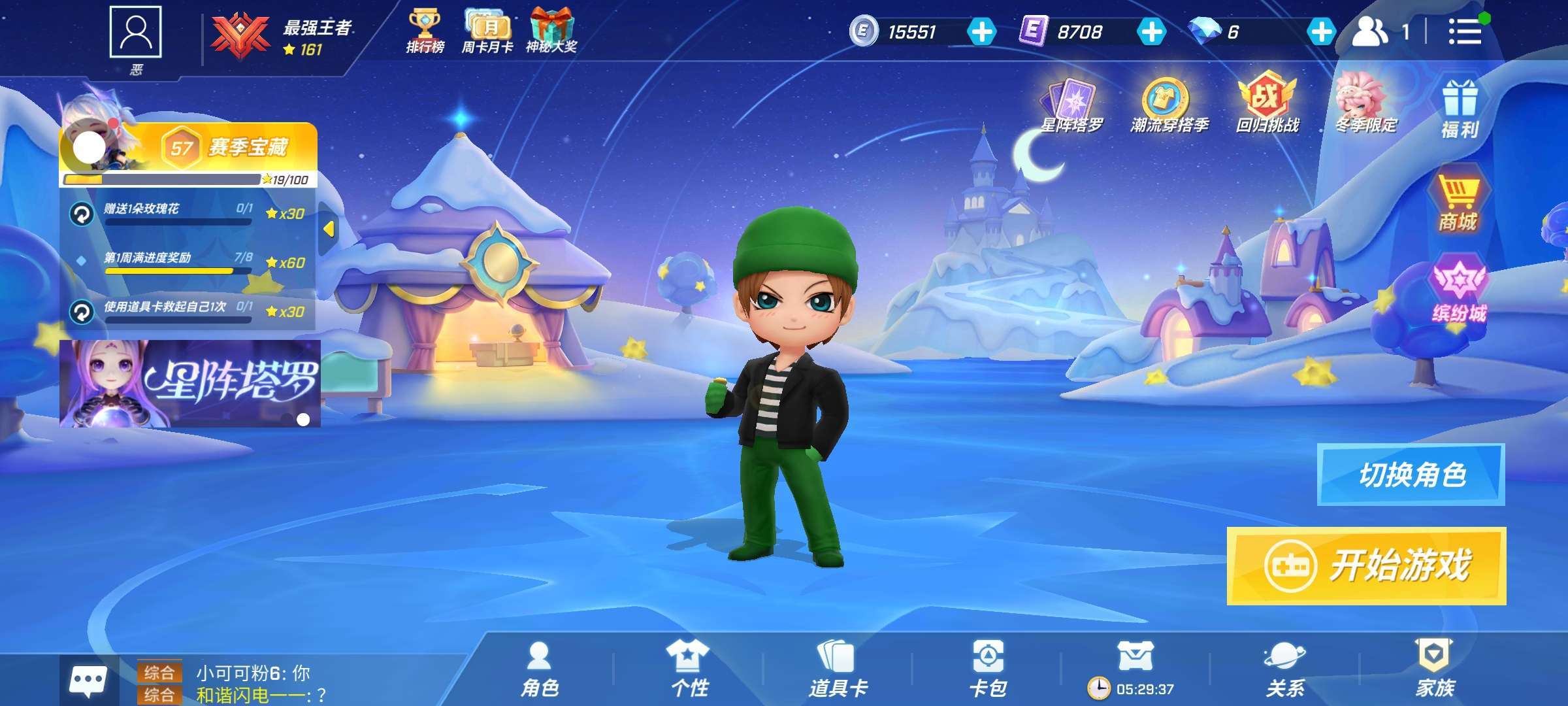Start the game with 开始游戏
This screenshot has height=706, width=1568.
coord(1366,566)
